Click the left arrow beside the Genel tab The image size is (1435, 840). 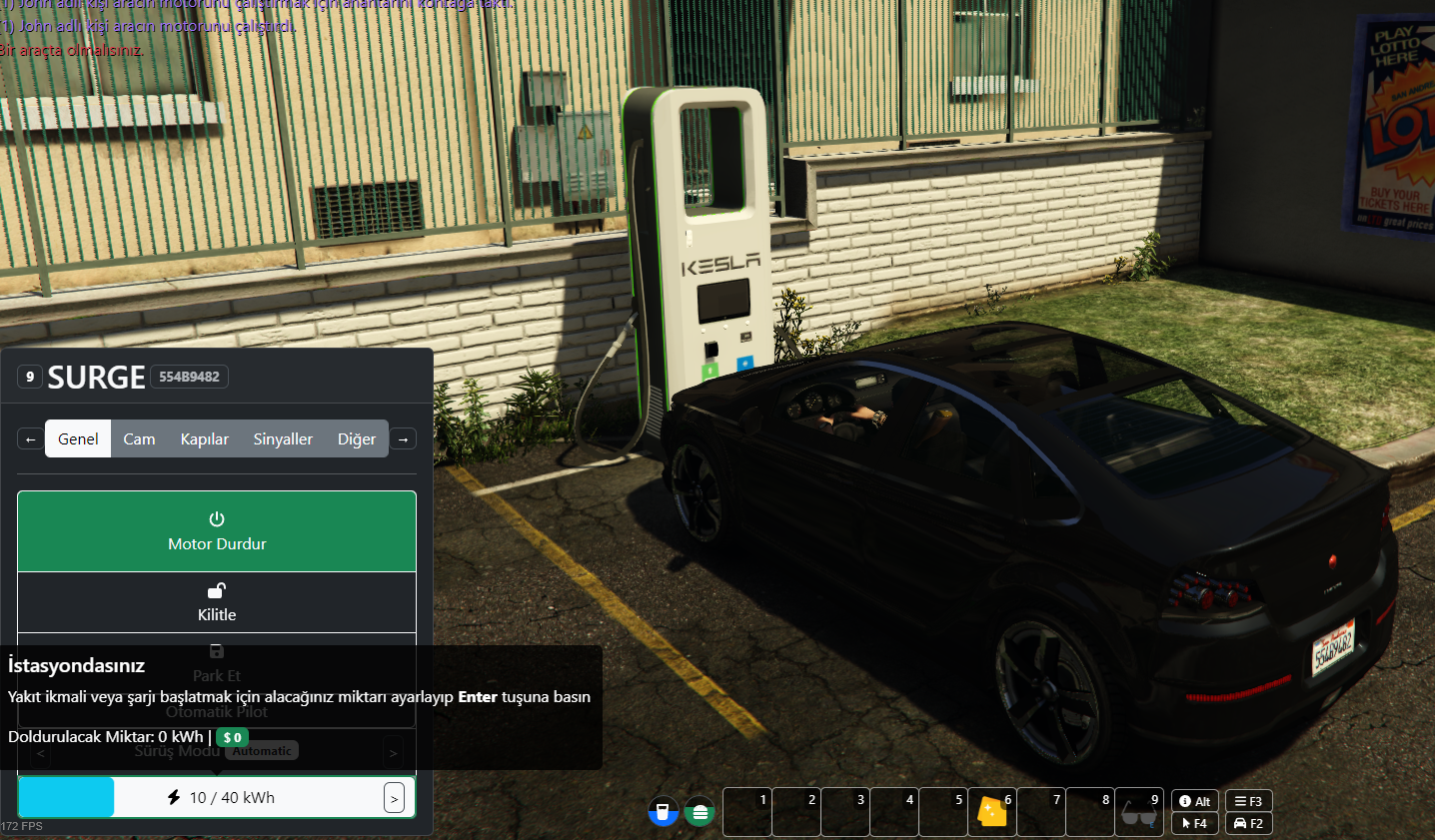(x=29, y=438)
